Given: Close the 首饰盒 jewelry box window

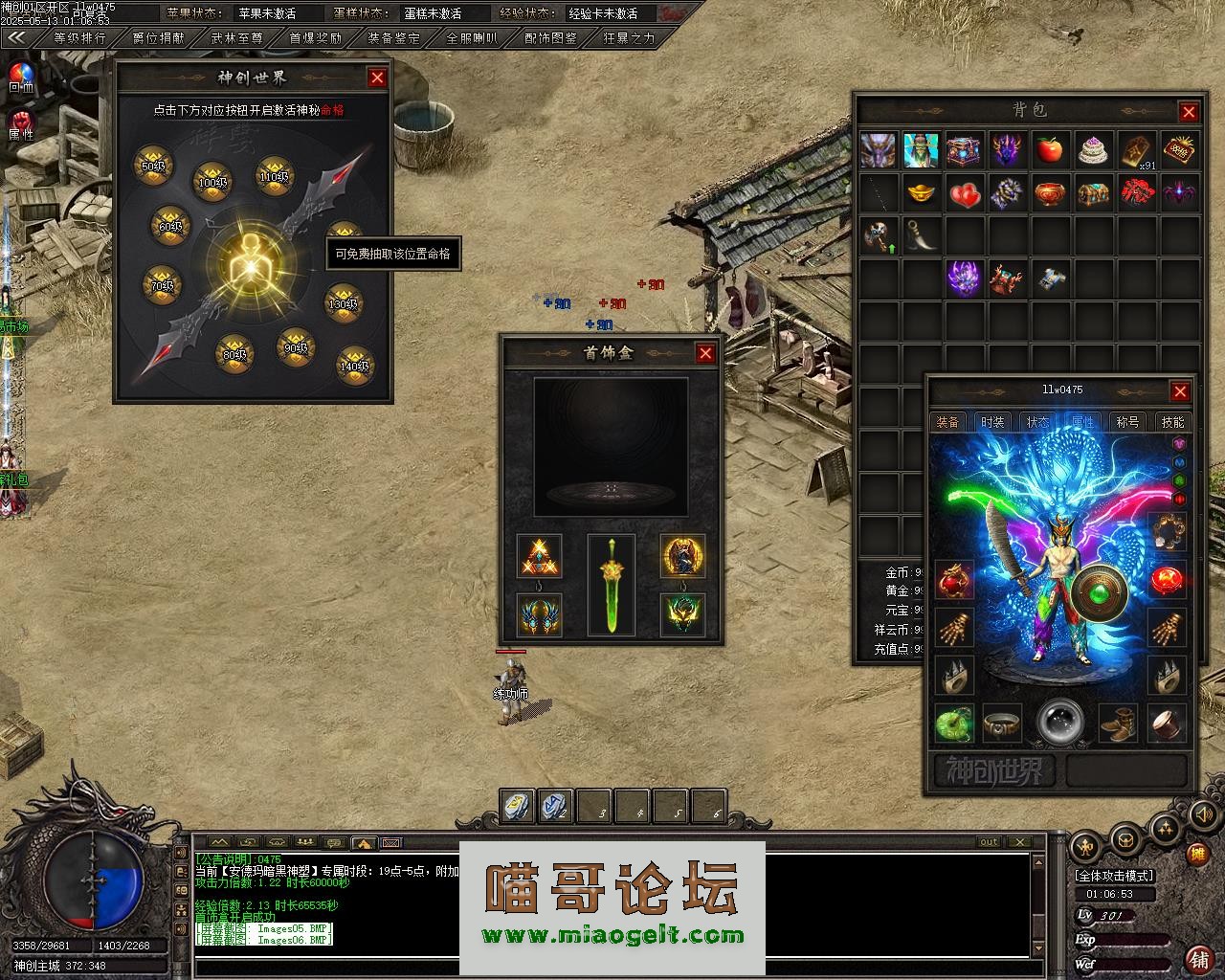Looking at the screenshot, I should pyautogui.click(x=705, y=353).
